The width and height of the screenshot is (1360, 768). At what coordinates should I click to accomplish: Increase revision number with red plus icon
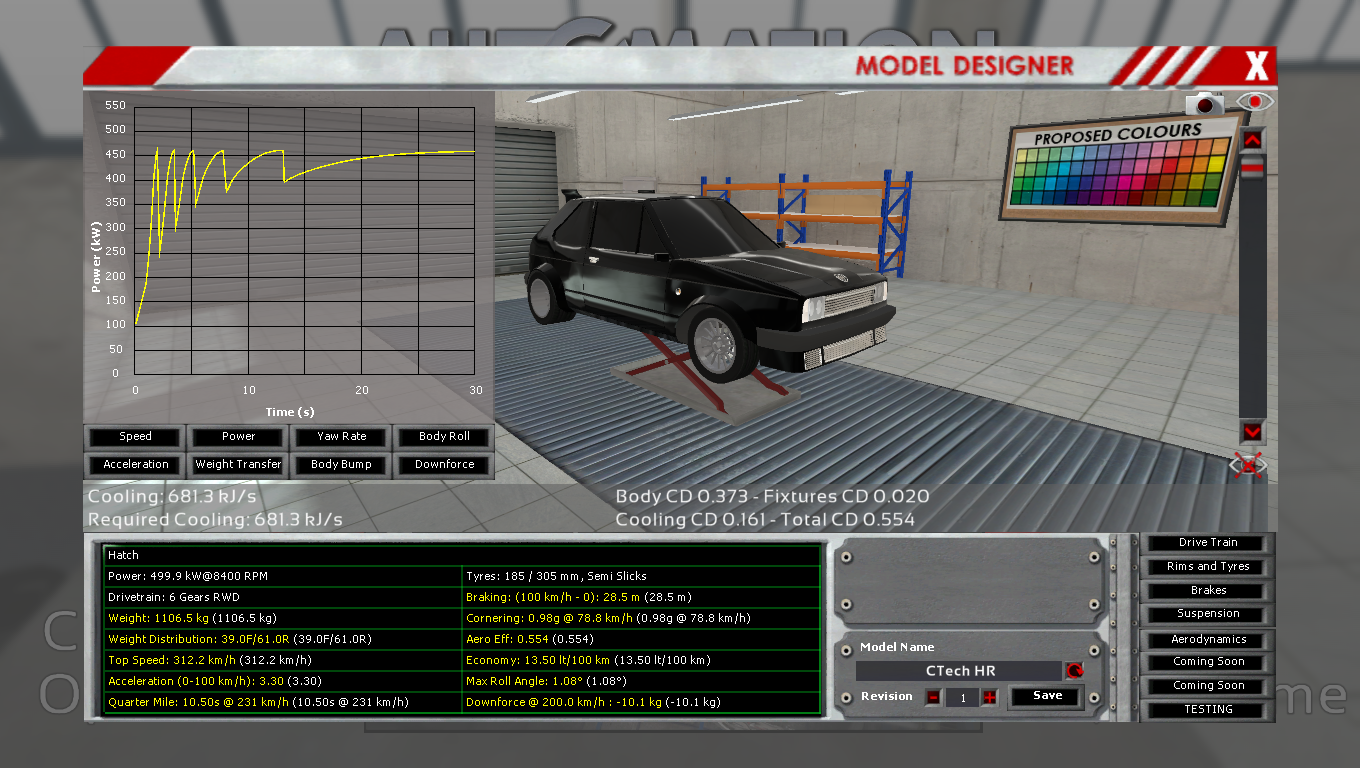(x=989, y=697)
